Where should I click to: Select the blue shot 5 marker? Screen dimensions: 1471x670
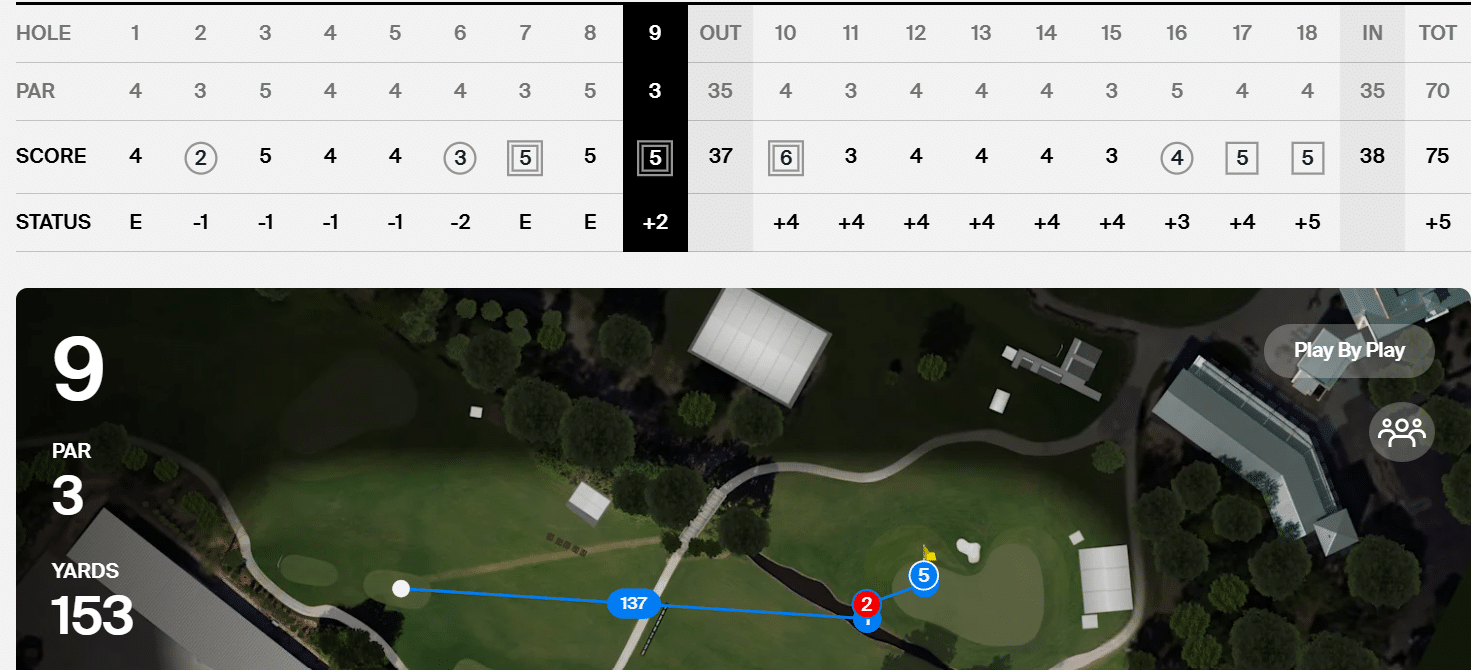[x=923, y=576]
